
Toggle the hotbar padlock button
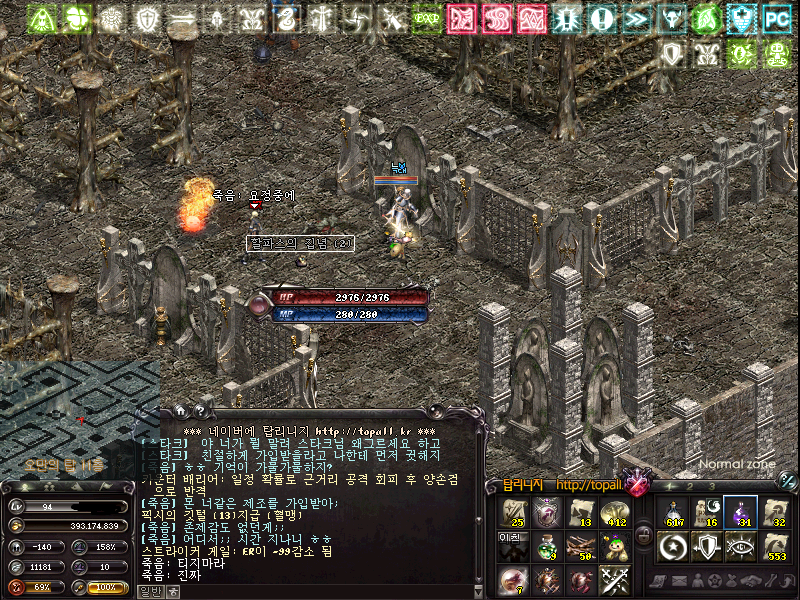[x=644, y=535]
